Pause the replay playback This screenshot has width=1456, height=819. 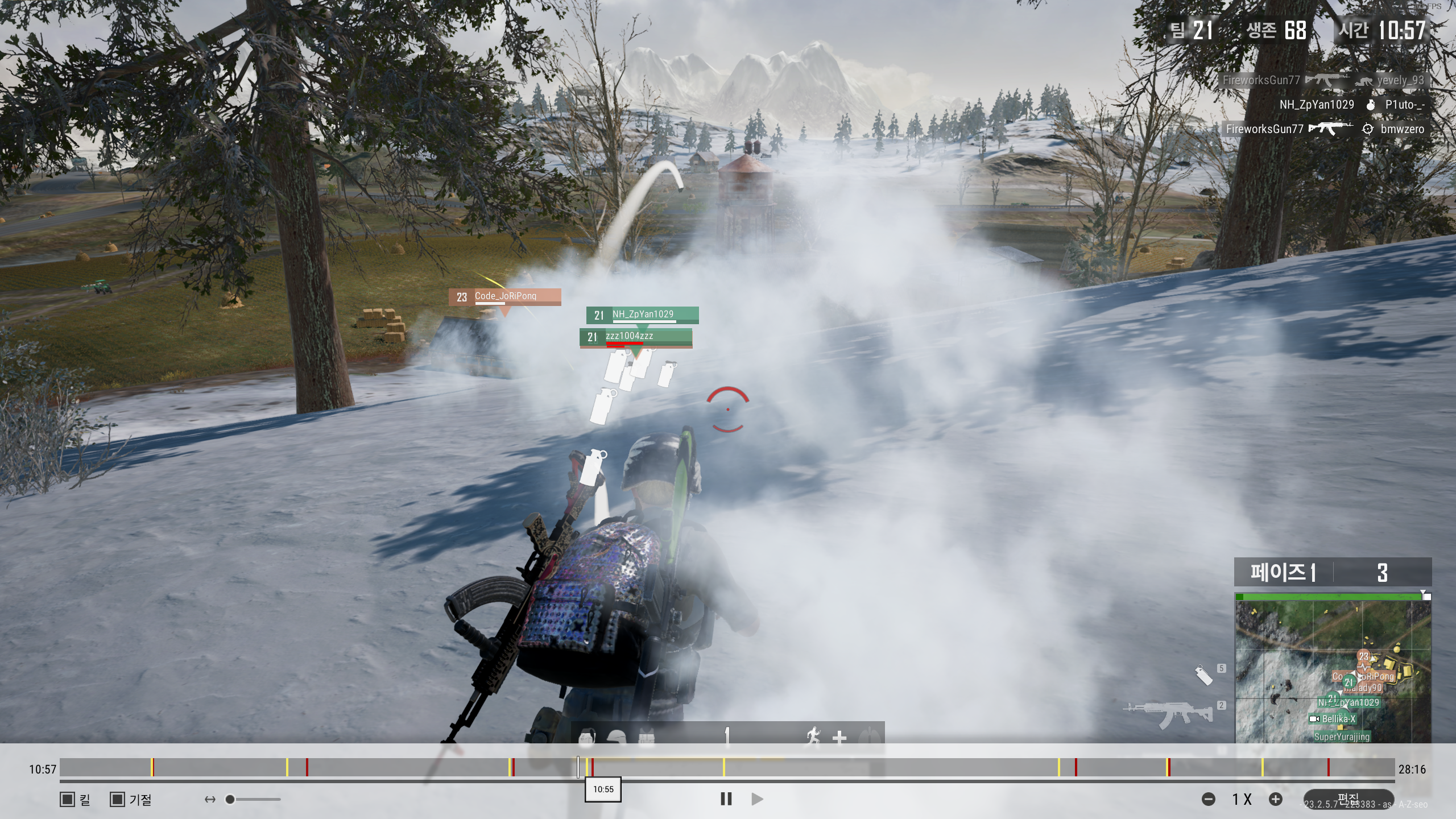tap(726, 799)
